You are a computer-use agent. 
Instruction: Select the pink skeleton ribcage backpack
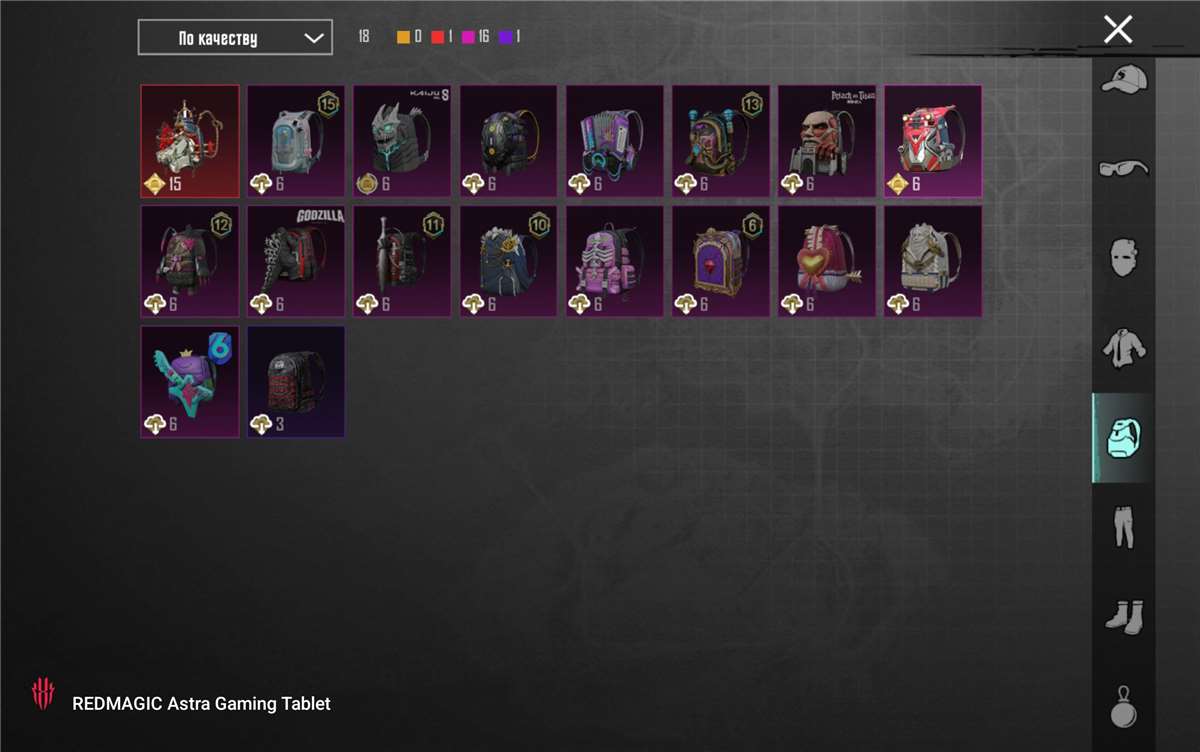pos(614,262)
